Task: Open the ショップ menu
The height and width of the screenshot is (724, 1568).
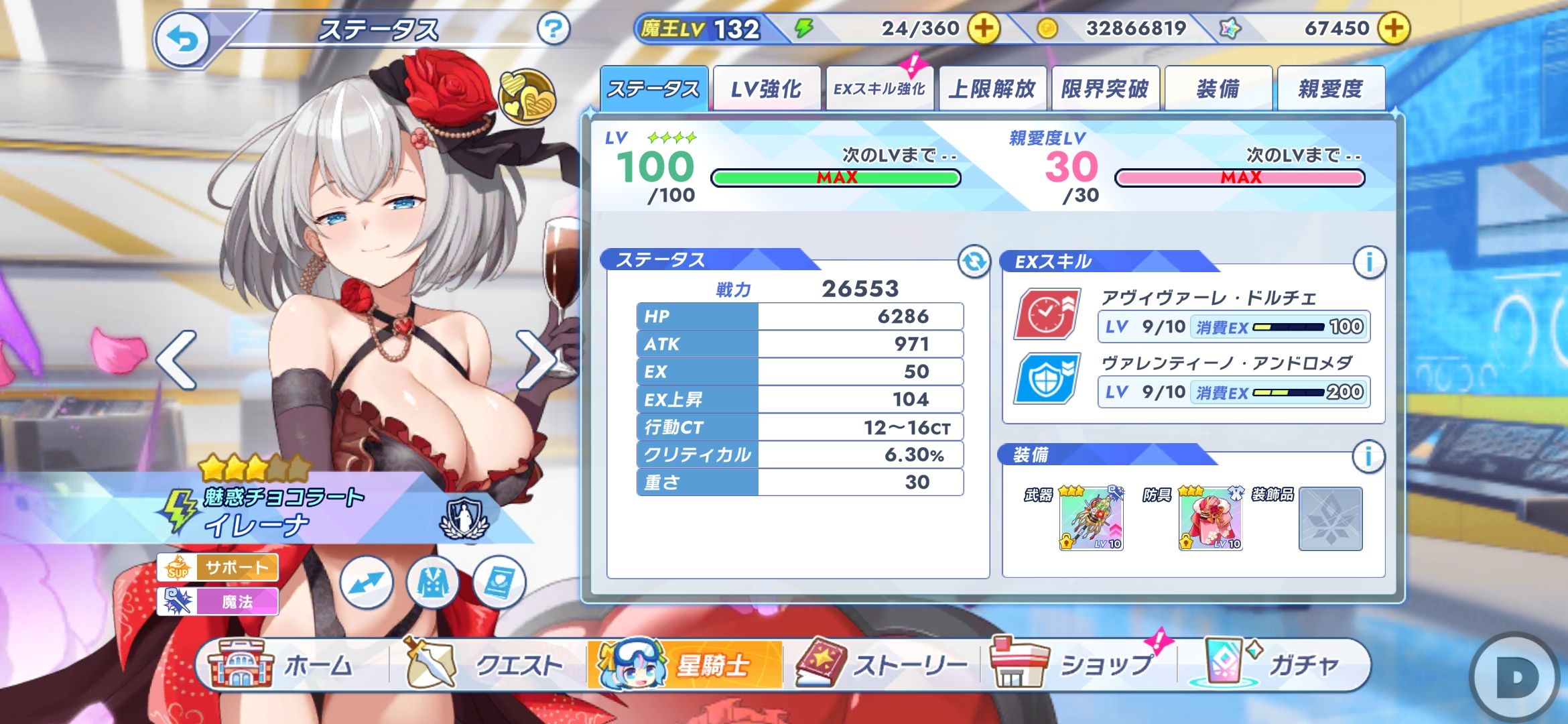Action: 1079,665
